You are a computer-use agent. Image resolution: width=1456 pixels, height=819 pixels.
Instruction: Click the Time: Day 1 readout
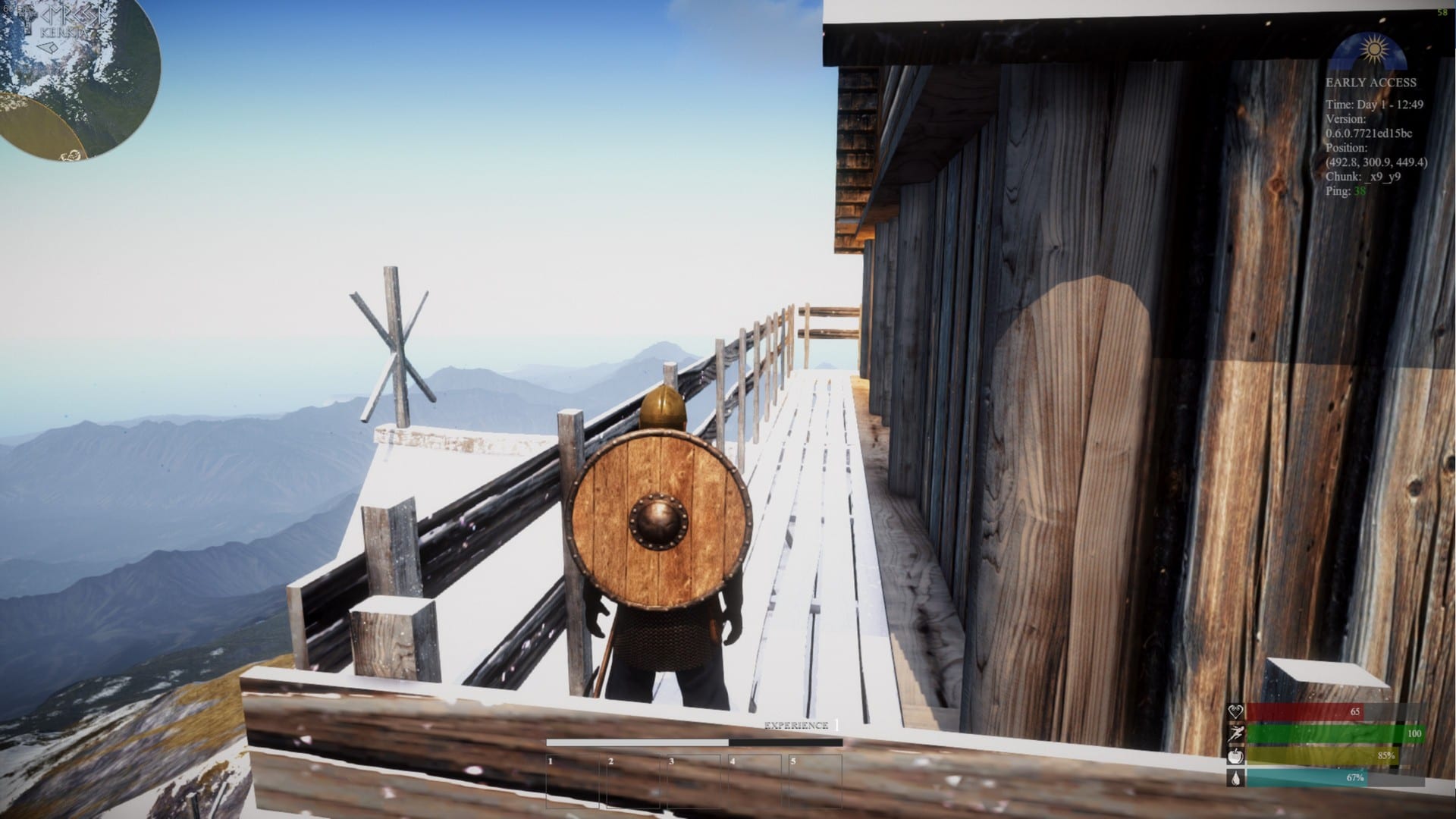1373,104
